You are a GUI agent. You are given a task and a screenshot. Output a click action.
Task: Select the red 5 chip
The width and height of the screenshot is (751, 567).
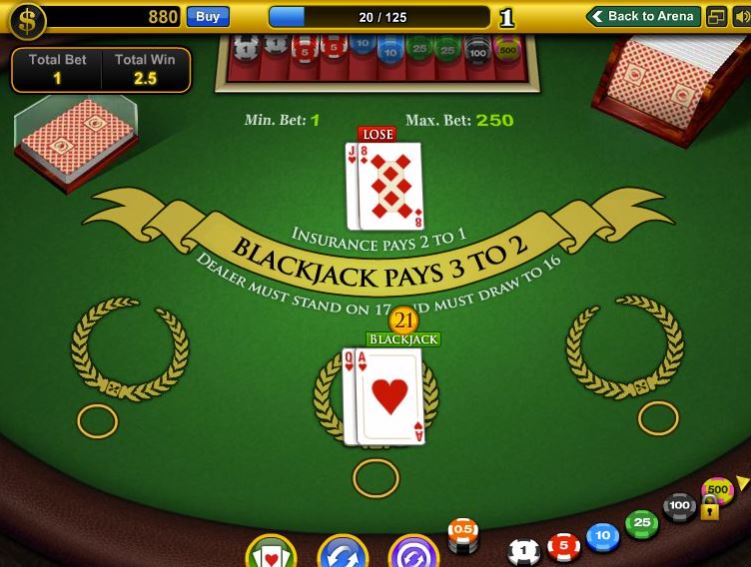564,546
